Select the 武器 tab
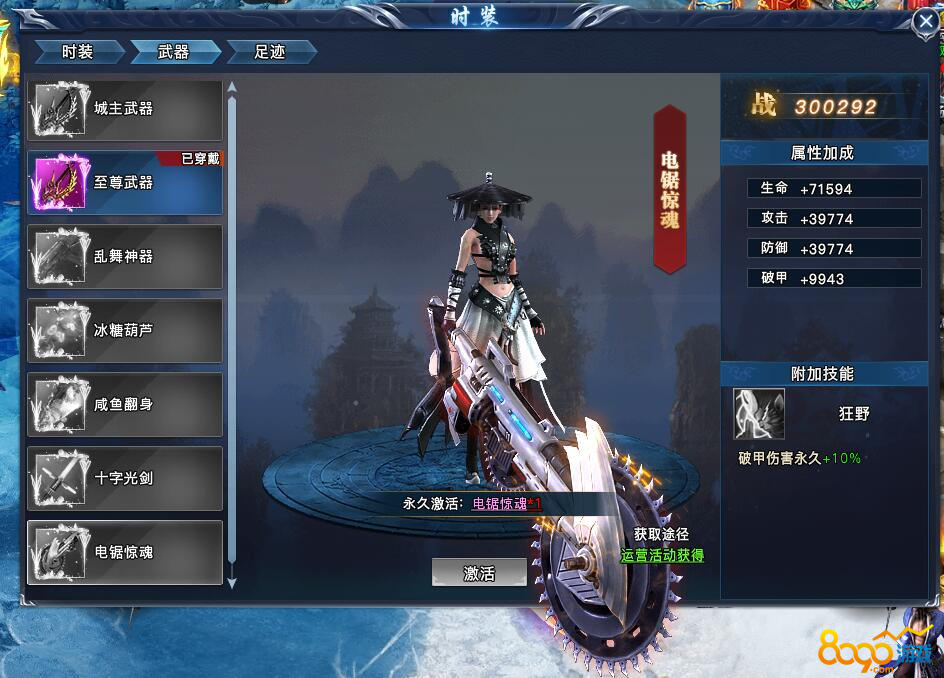The image size is (944, 678). click(x=174, y=52)
